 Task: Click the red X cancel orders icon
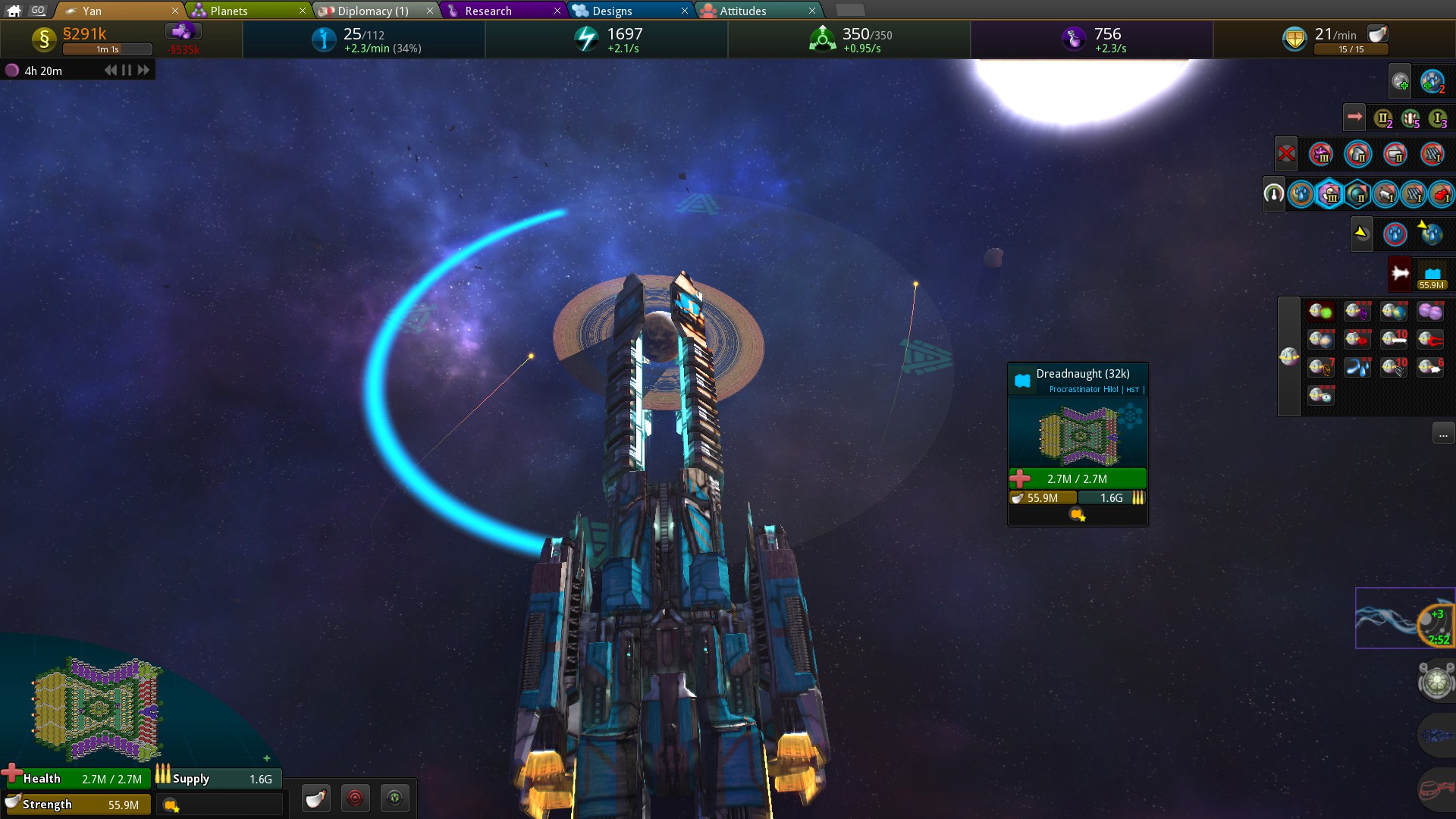(x=1287, y=153)
